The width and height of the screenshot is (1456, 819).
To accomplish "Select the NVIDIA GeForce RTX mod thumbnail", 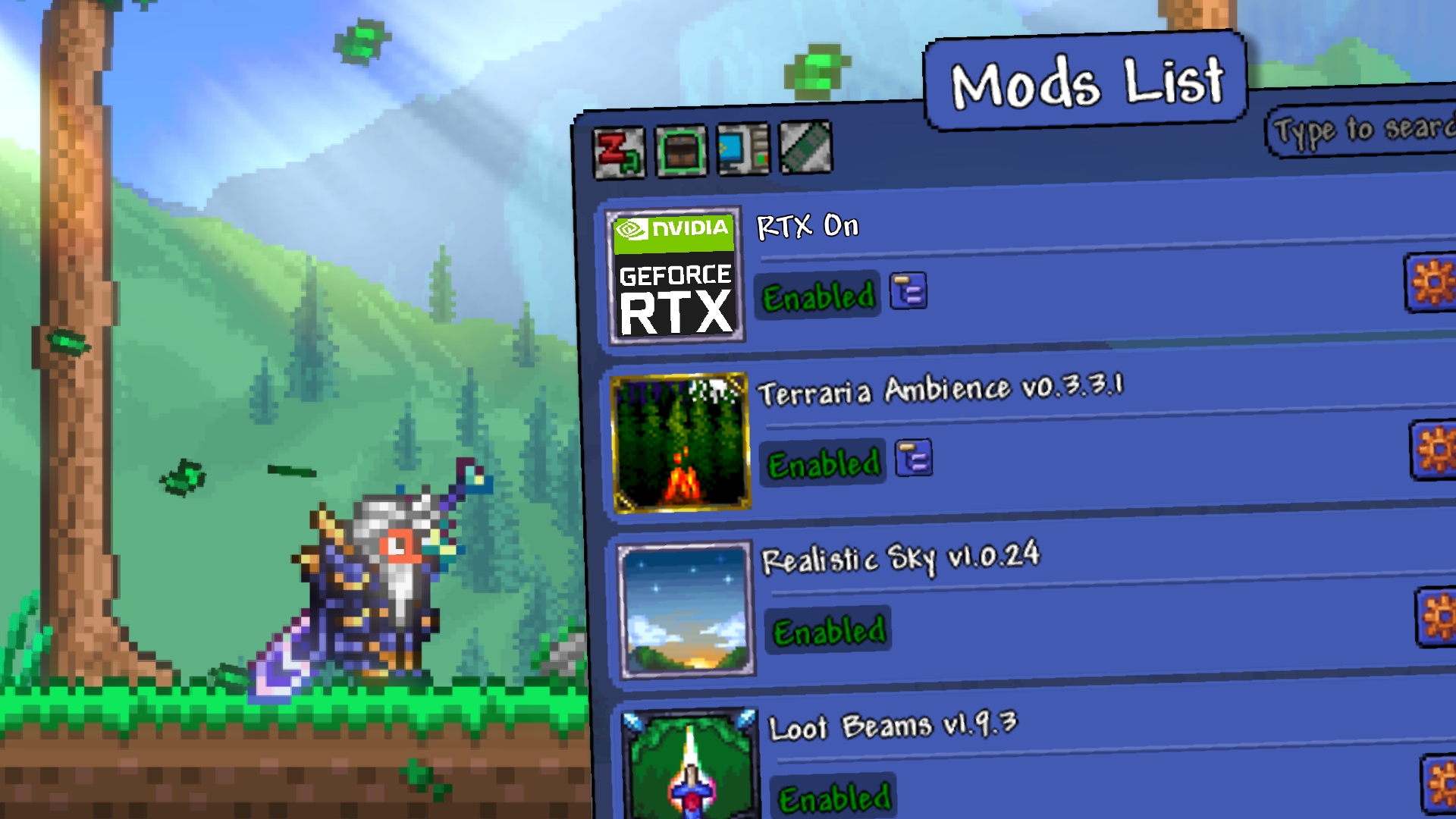I will click(x=676, y=277).
